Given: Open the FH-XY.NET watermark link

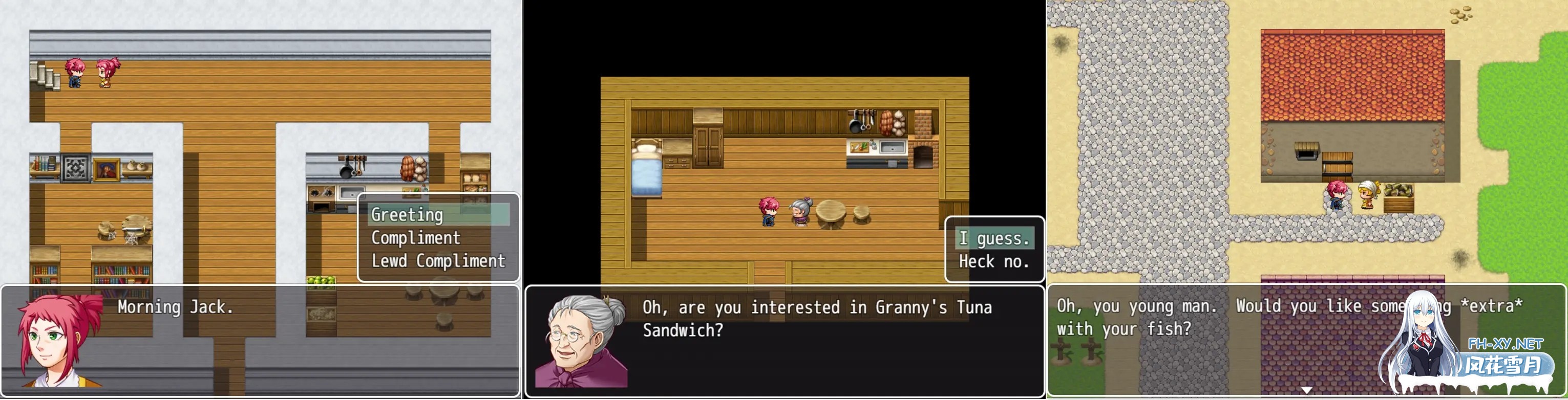Looking at the screenshot, I should tap(1505, 344).
